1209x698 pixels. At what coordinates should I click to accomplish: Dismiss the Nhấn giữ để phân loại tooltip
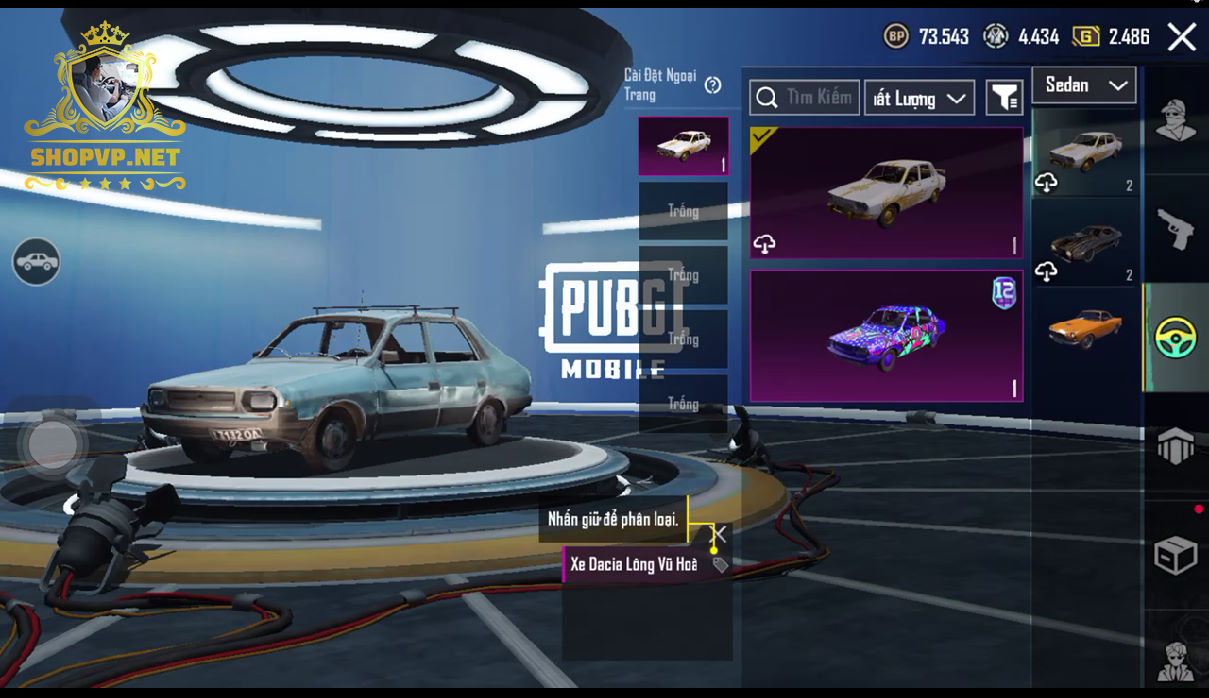[718, 534]
